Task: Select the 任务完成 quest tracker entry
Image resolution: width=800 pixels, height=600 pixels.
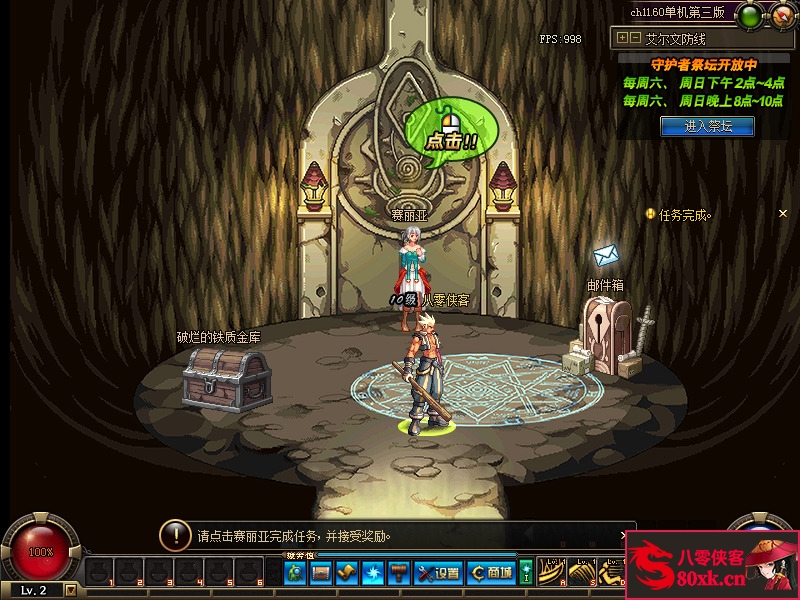Action: (x=682, y=214)
